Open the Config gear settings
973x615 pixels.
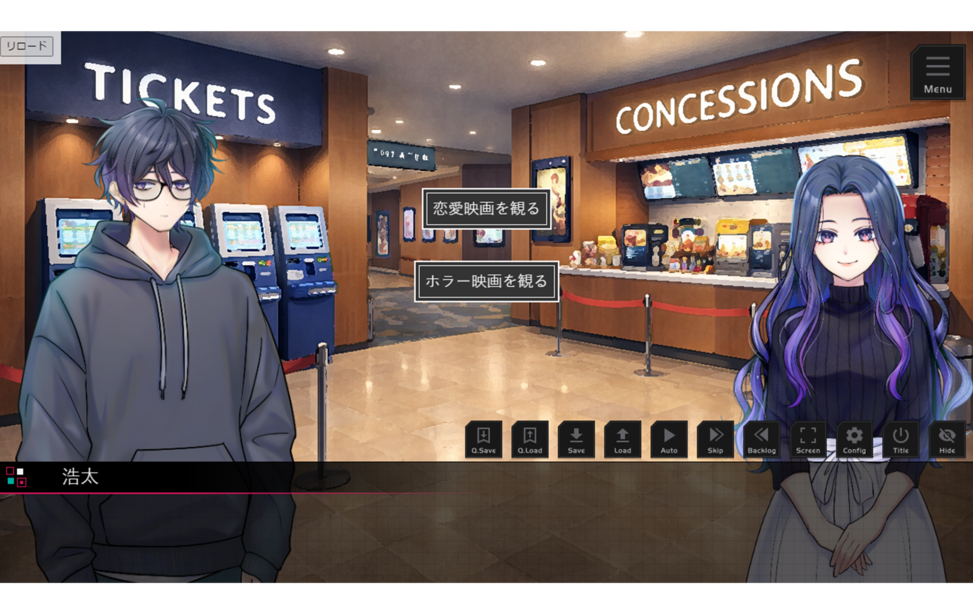pos(854,440)
